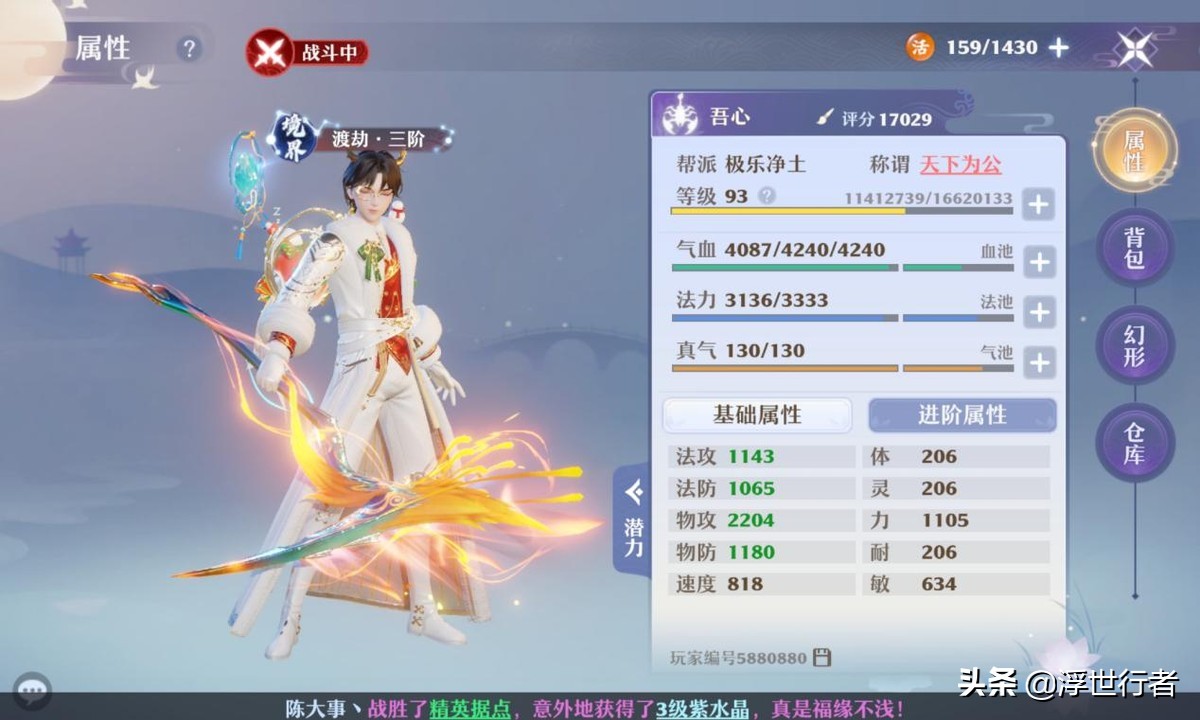
Task: Show the 基础属性 basic attributes tab
Action: coord(757,414)
